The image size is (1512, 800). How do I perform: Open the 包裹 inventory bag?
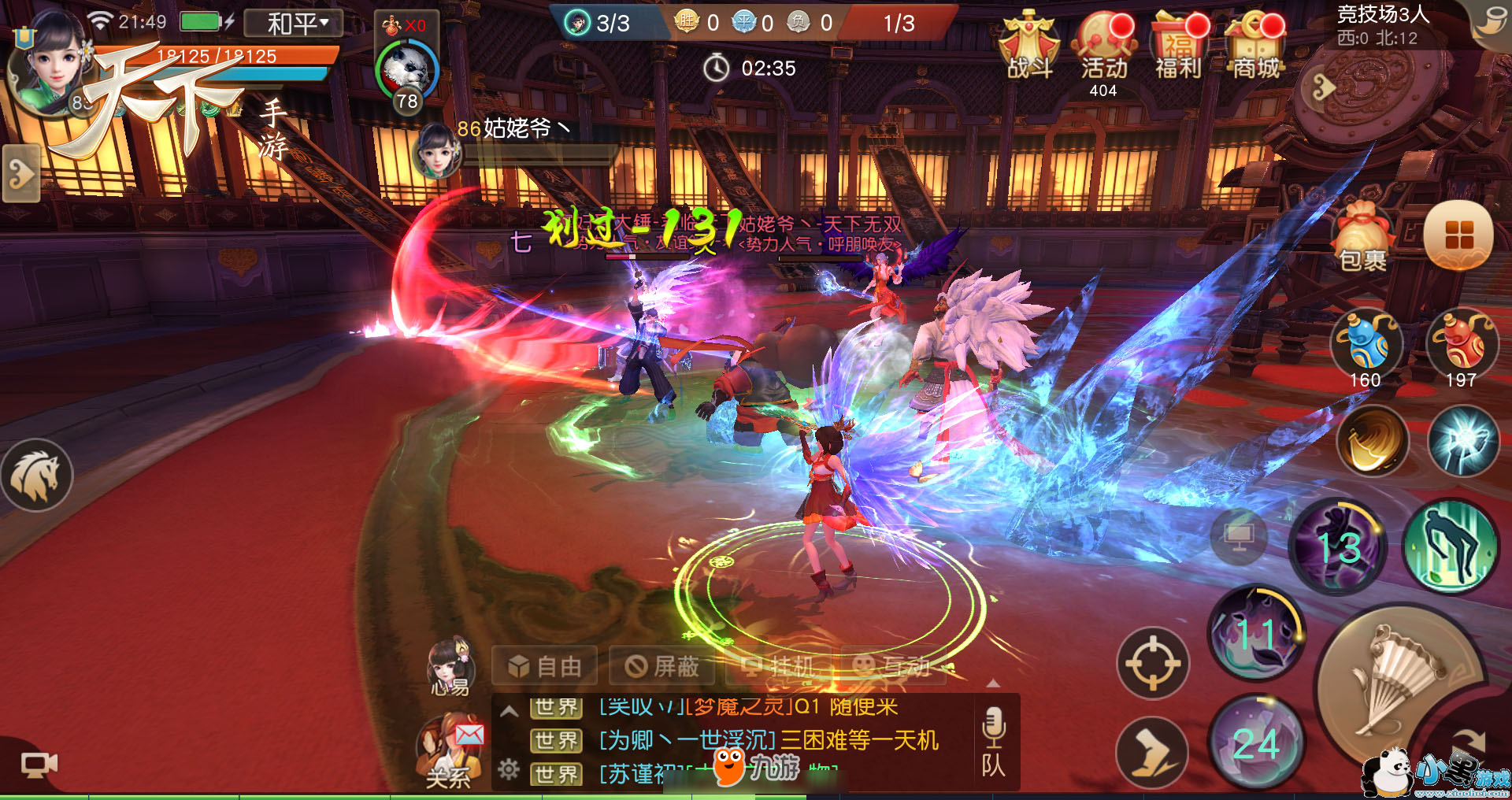coord(1362,236)
